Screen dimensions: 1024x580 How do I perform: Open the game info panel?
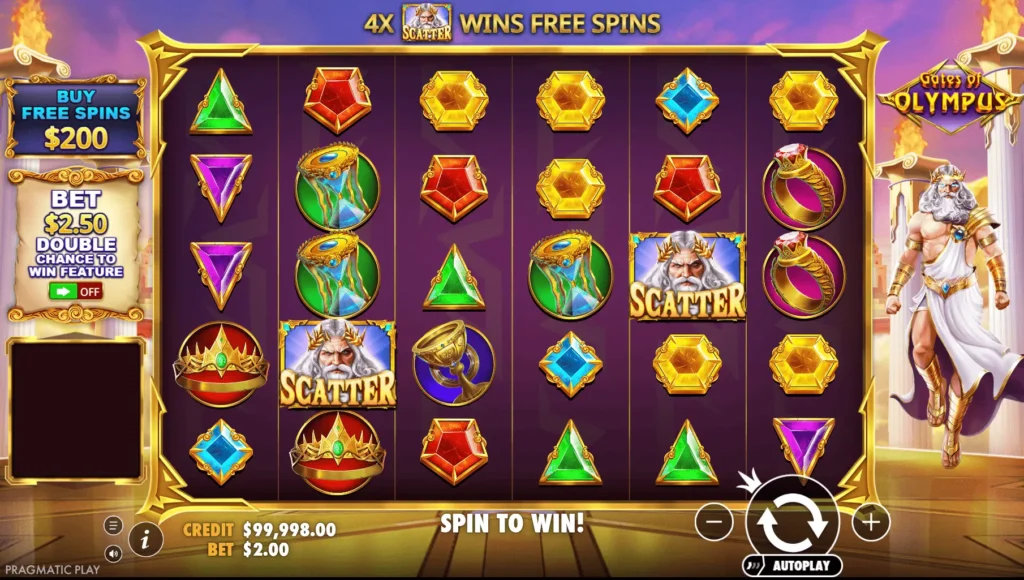point(146,539)
